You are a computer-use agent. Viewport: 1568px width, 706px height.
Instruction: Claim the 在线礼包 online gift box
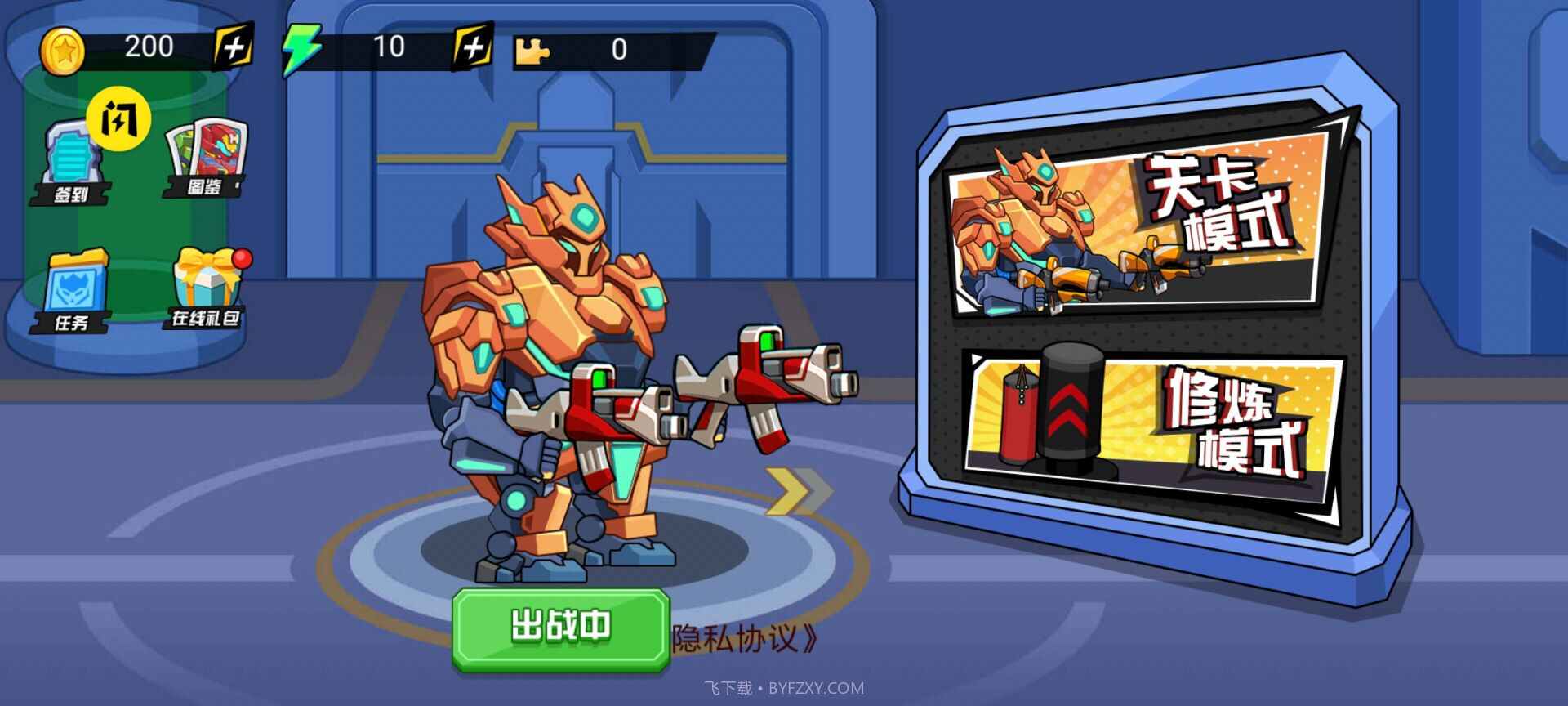[x=207, y=289]
